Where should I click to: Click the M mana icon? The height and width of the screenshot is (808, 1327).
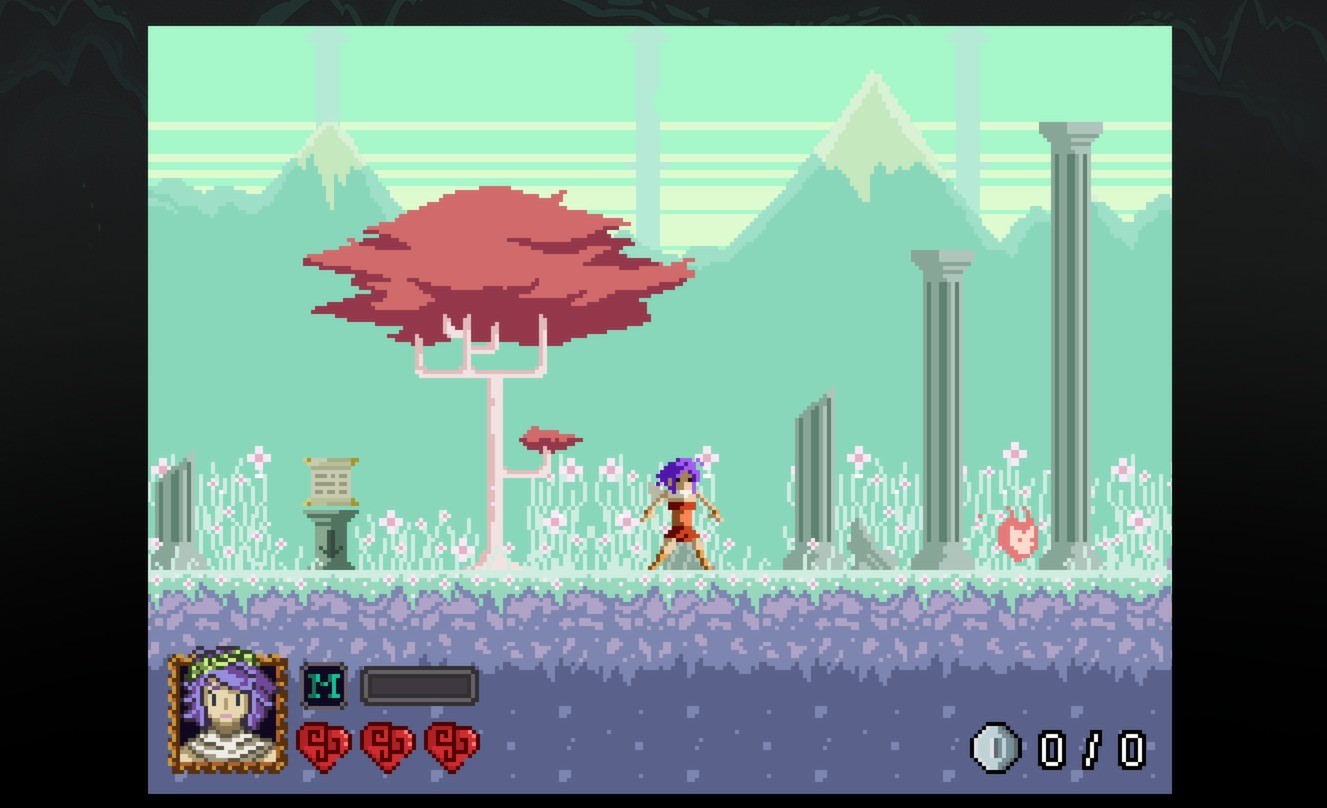pyautogui.click(x=323, y=687)
